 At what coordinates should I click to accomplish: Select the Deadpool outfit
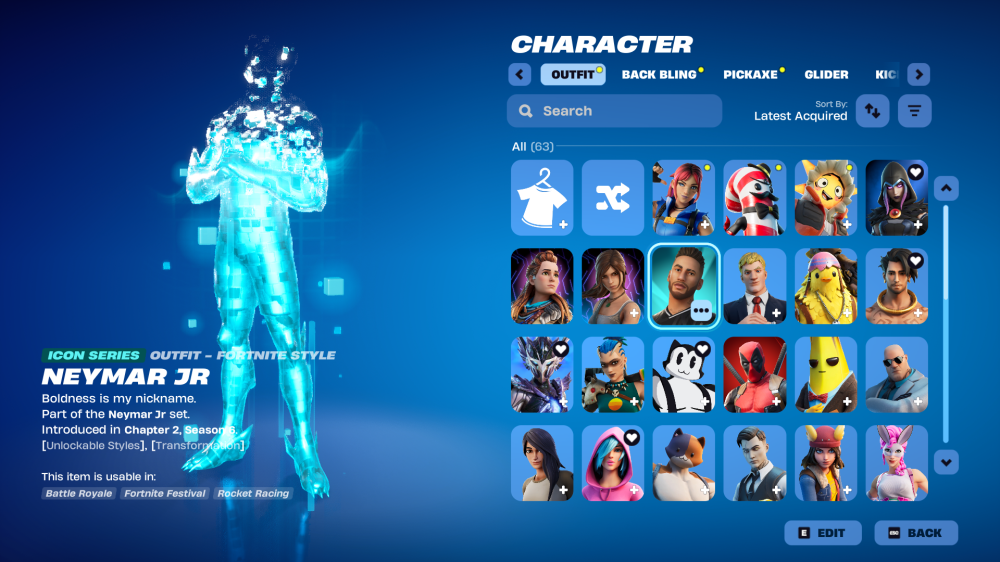[x=755, y=374]
